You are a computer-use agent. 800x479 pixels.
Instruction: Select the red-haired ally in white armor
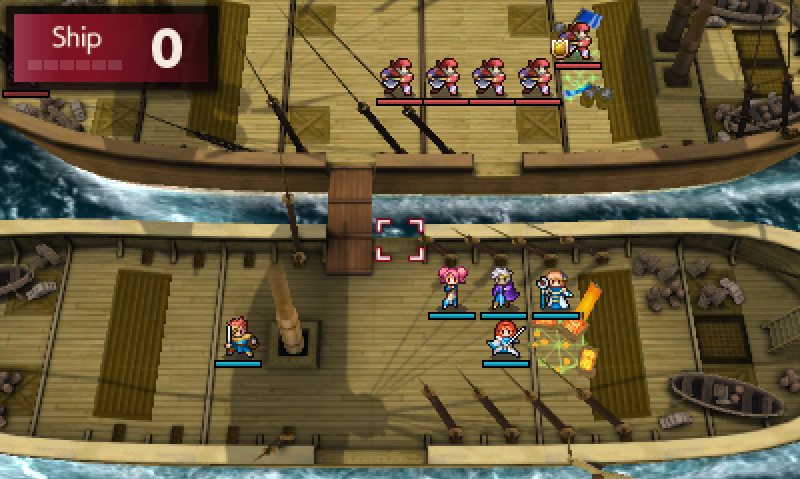[x=505, y=338]
